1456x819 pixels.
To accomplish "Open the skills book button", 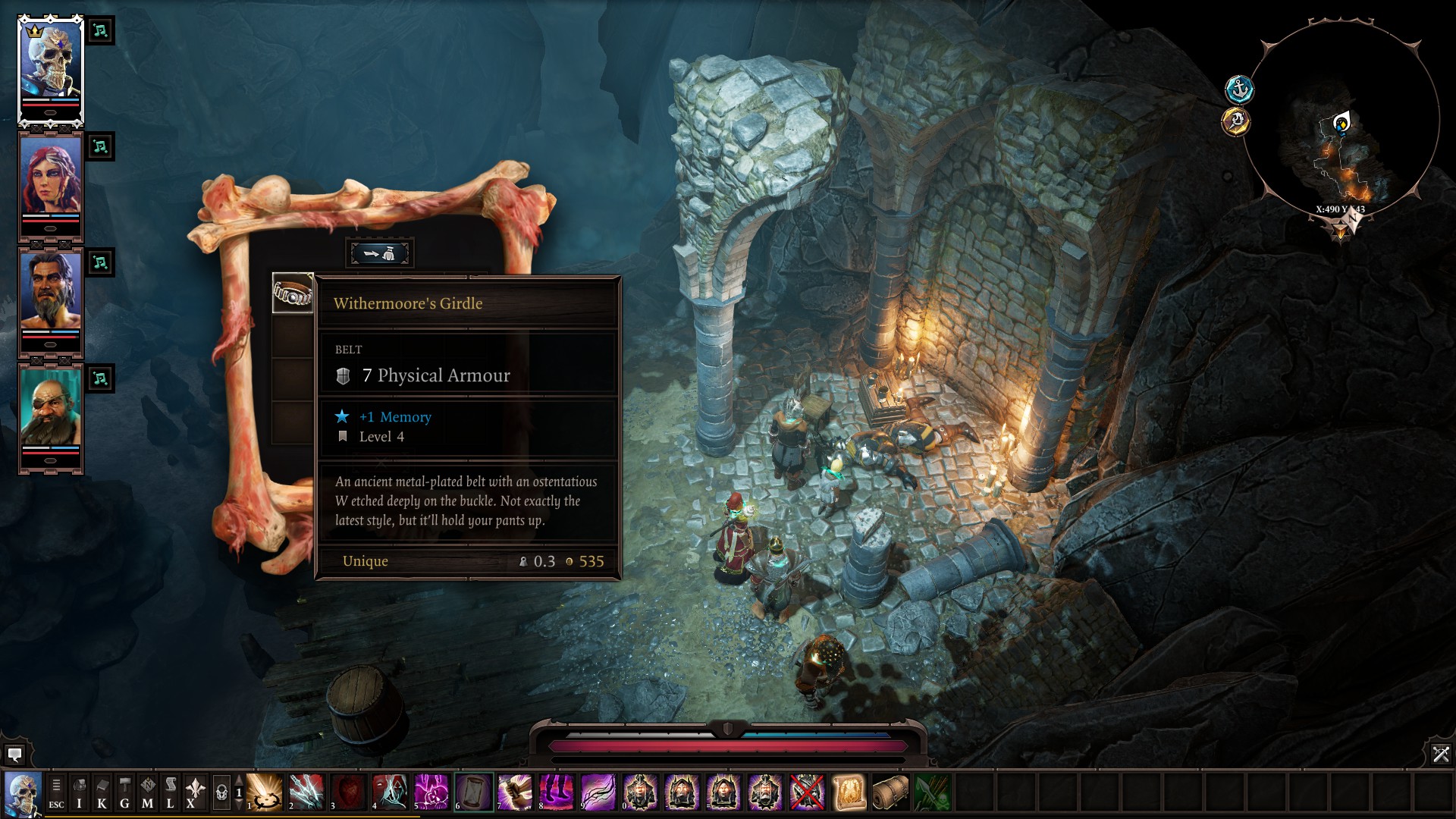I will click(102, 792).
